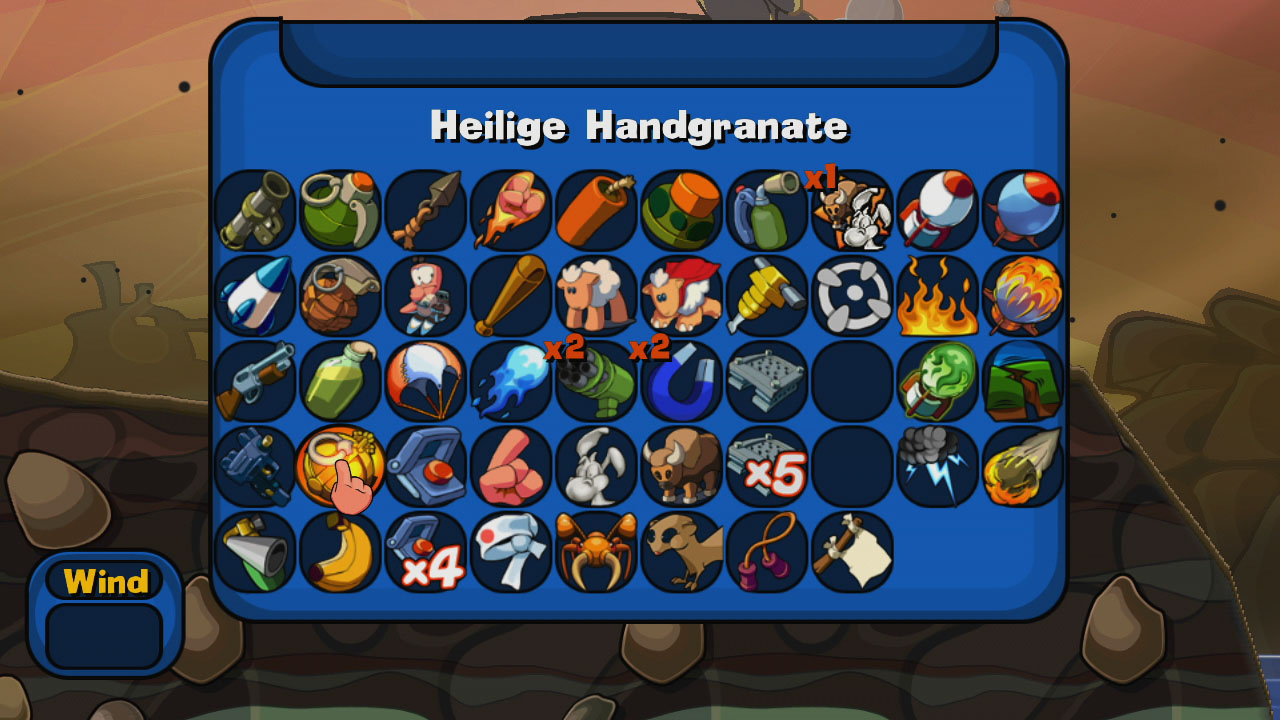
Task: Select the Banana Bomb weapon
Action: (338, 550)
